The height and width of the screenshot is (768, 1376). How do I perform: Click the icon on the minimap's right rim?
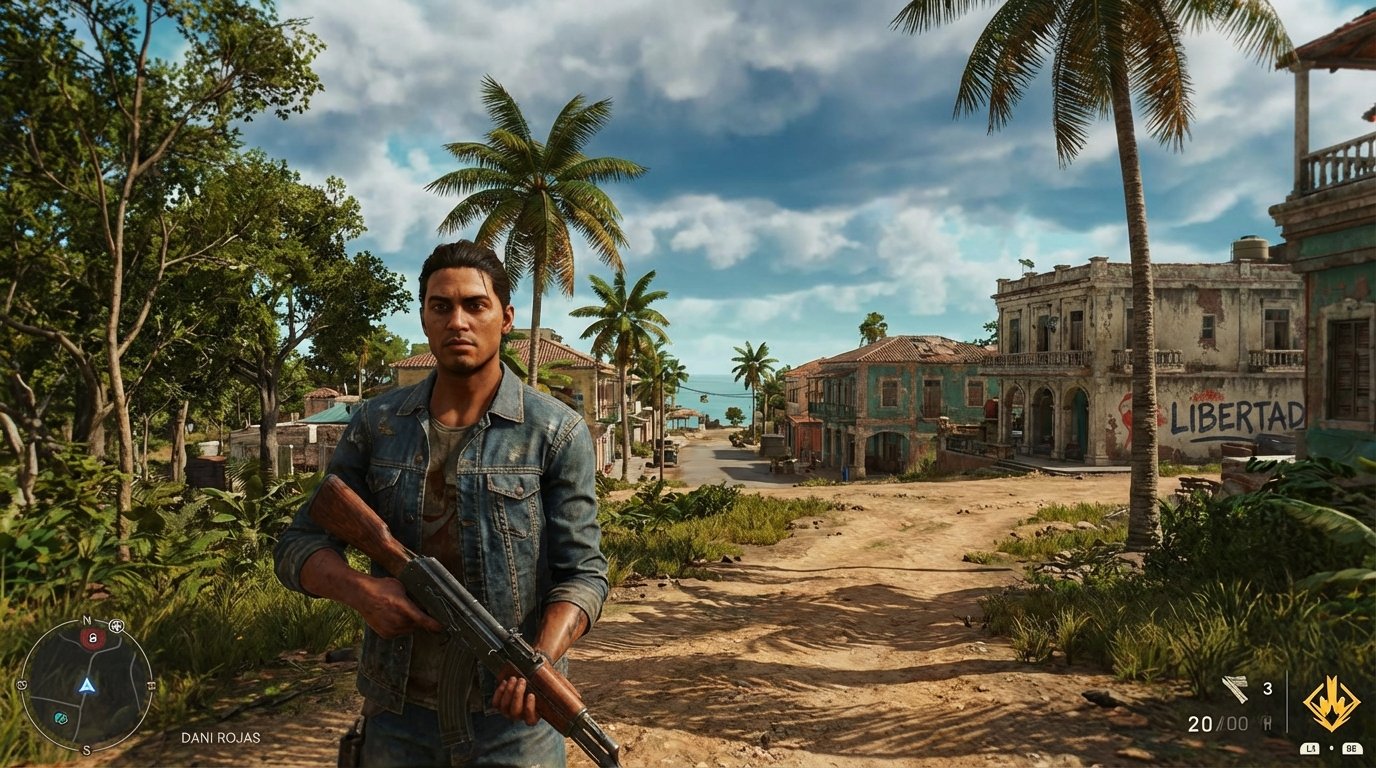click(152, 684)
